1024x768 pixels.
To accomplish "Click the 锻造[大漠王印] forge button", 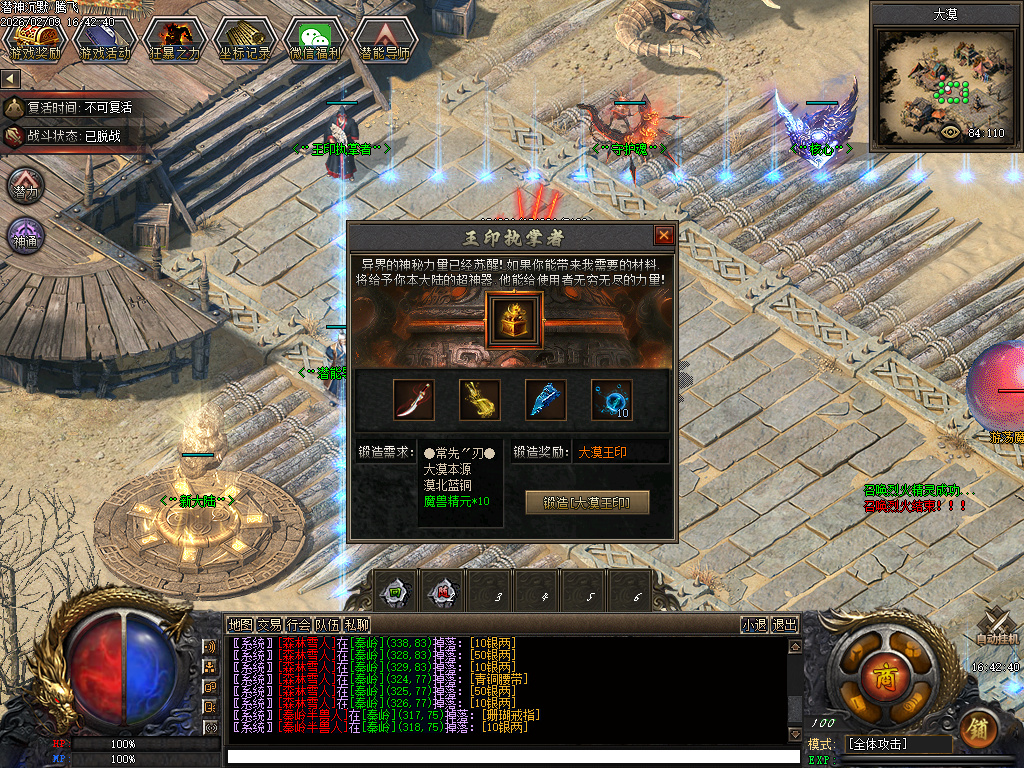I will [x=587, y=502].
